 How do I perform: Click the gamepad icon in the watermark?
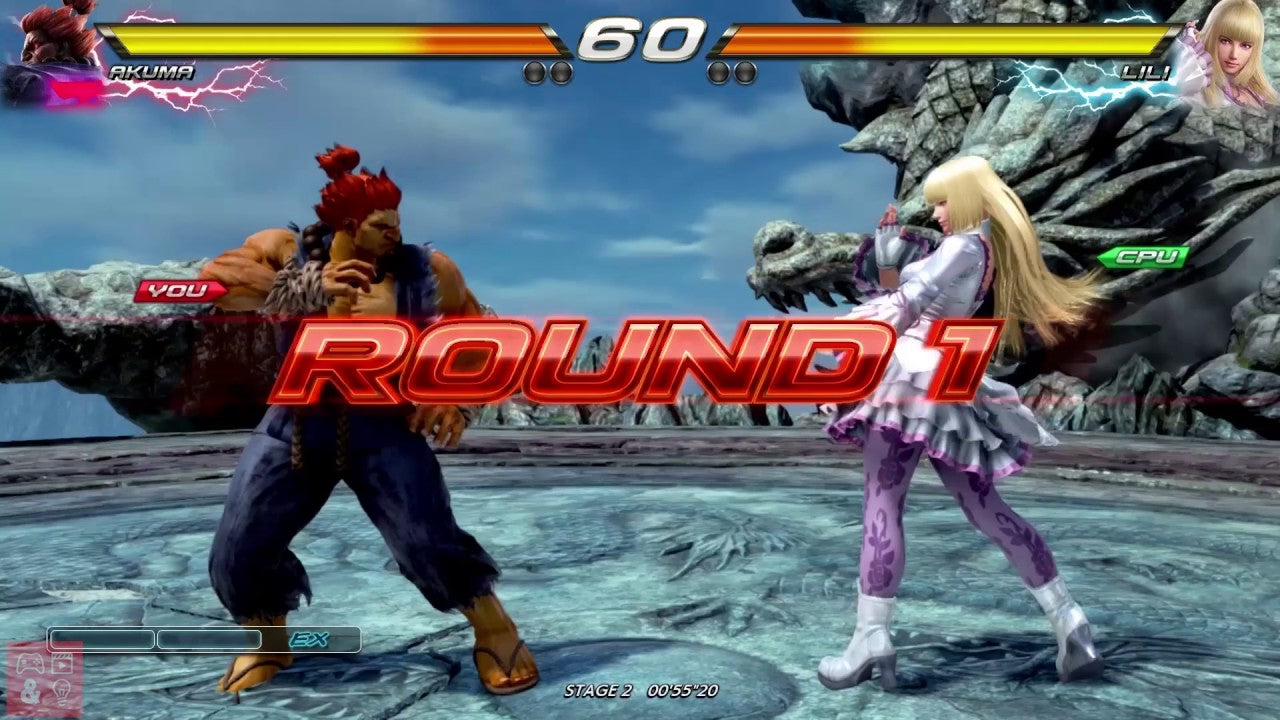pyautogui.click(x=30, y=662)
